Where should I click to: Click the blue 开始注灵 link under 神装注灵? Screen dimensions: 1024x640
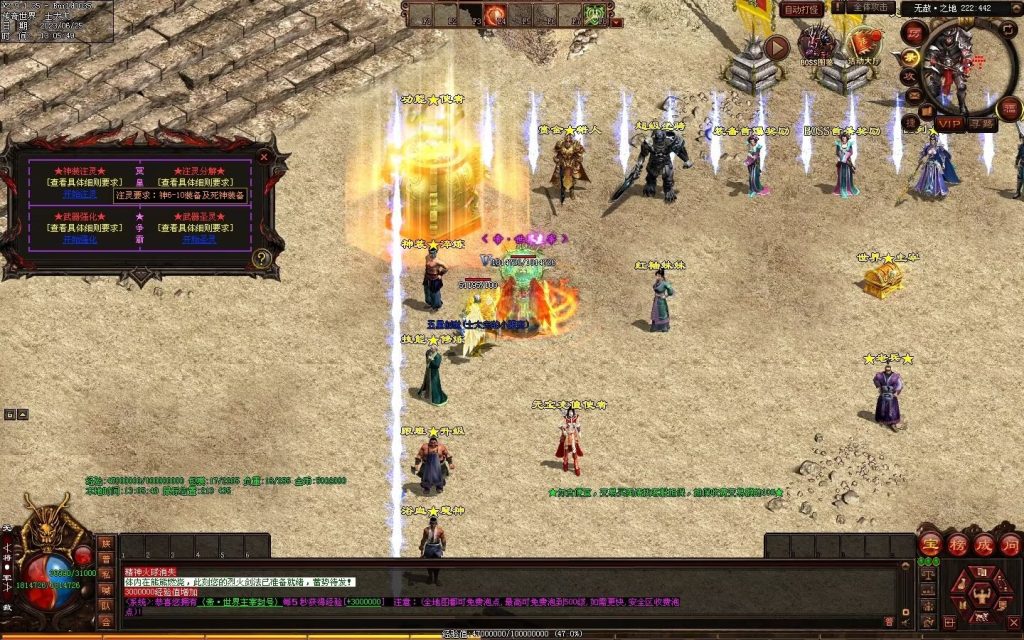coord(80,194)
